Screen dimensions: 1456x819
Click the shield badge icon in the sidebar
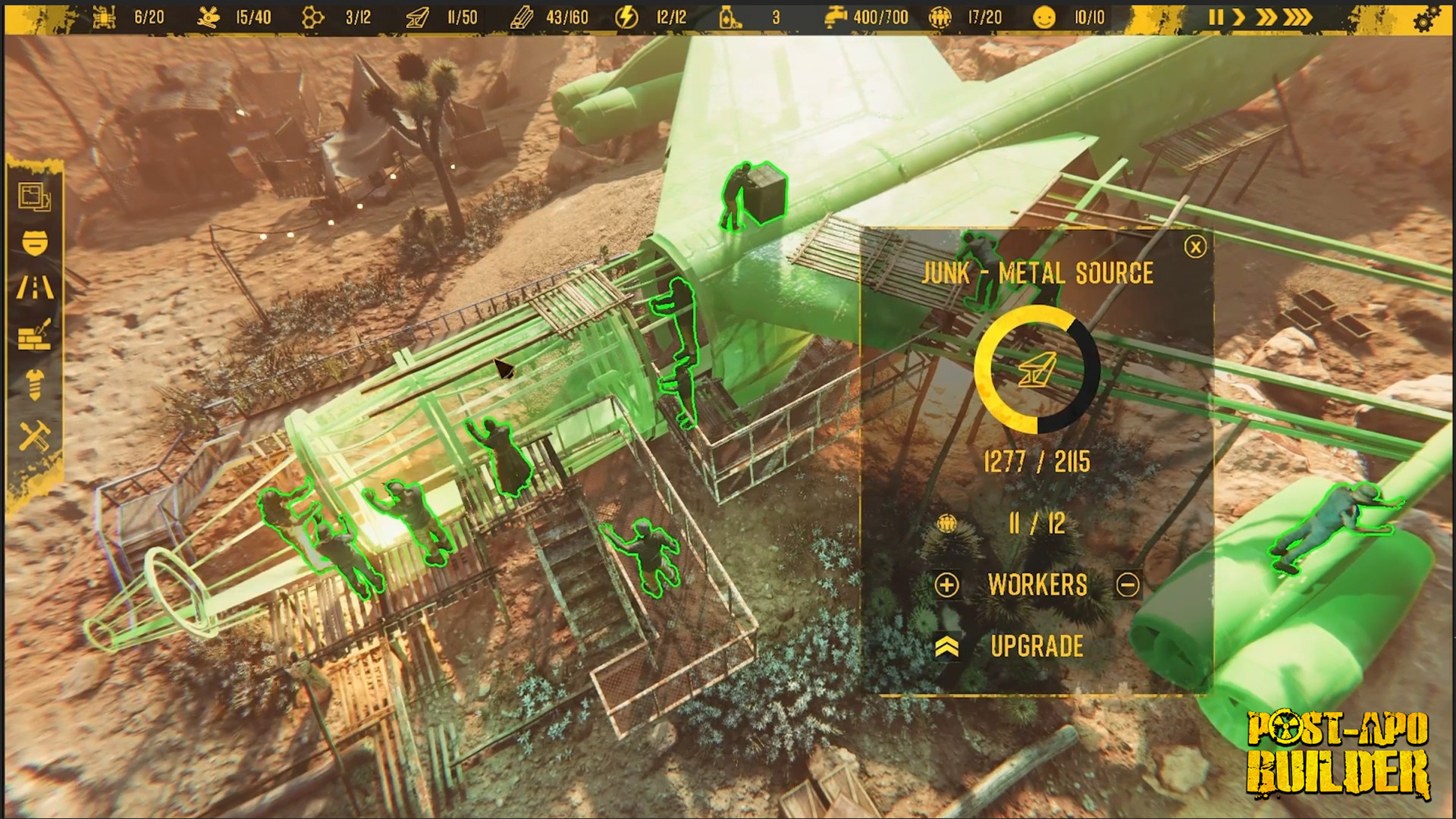pos(35,243)
